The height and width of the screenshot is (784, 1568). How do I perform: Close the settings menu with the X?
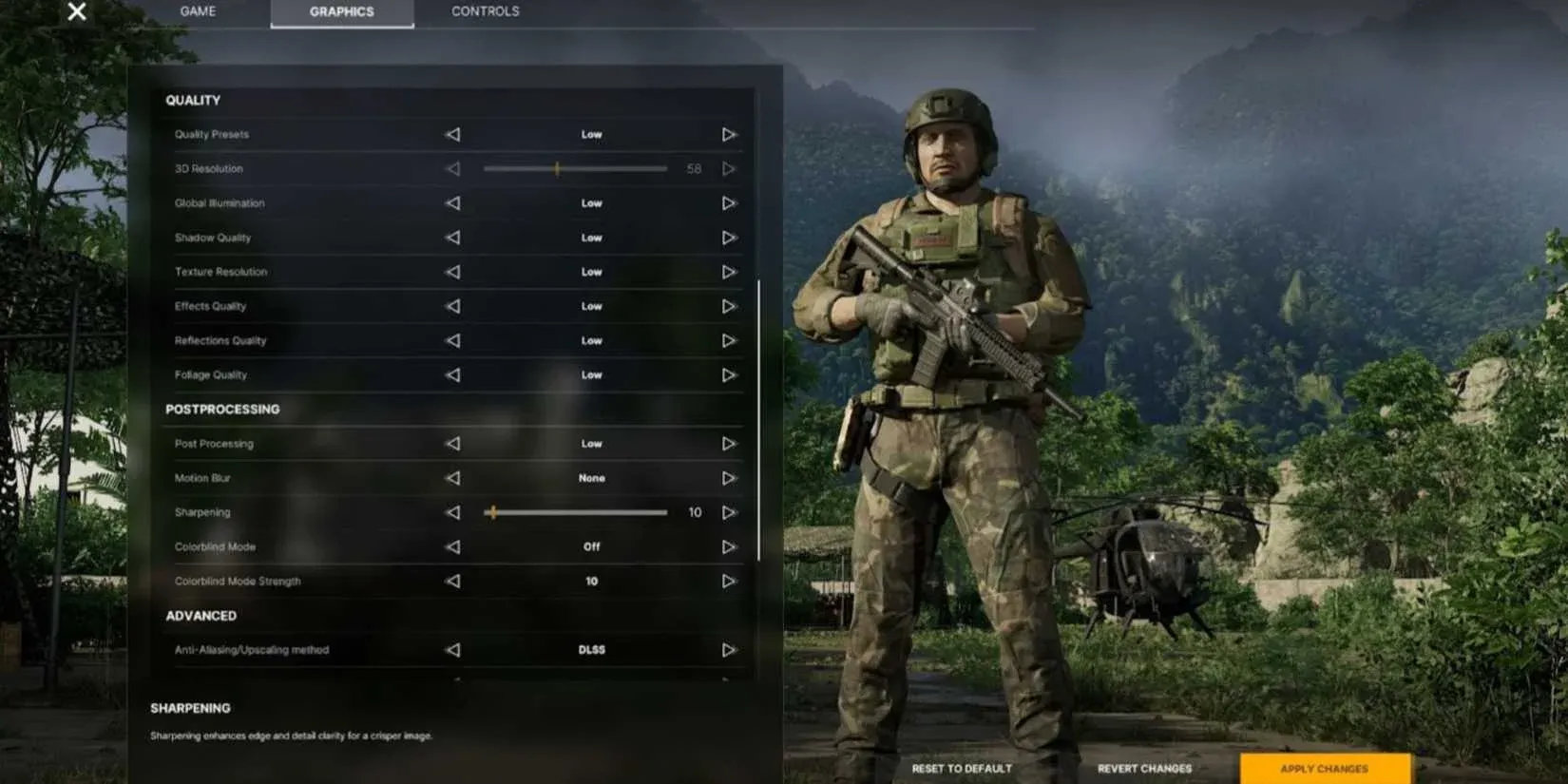tap(76, 12)
